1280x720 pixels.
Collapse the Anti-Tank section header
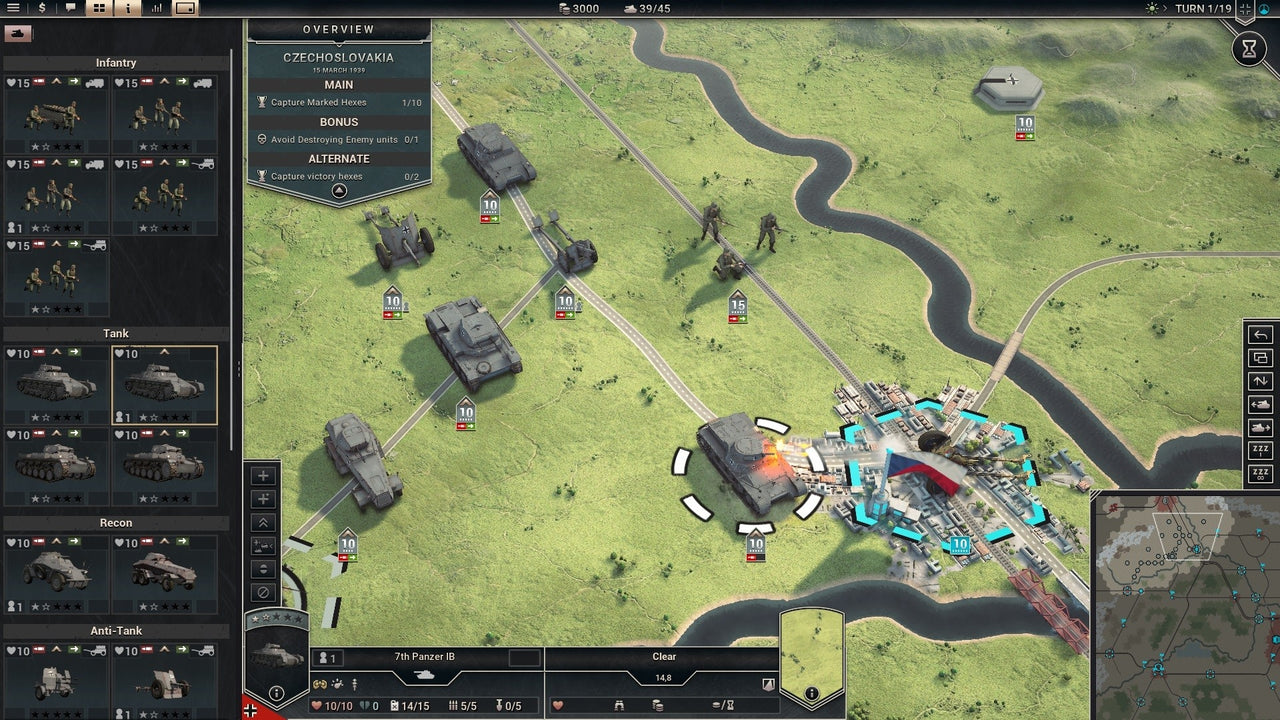tap(116, 630)
